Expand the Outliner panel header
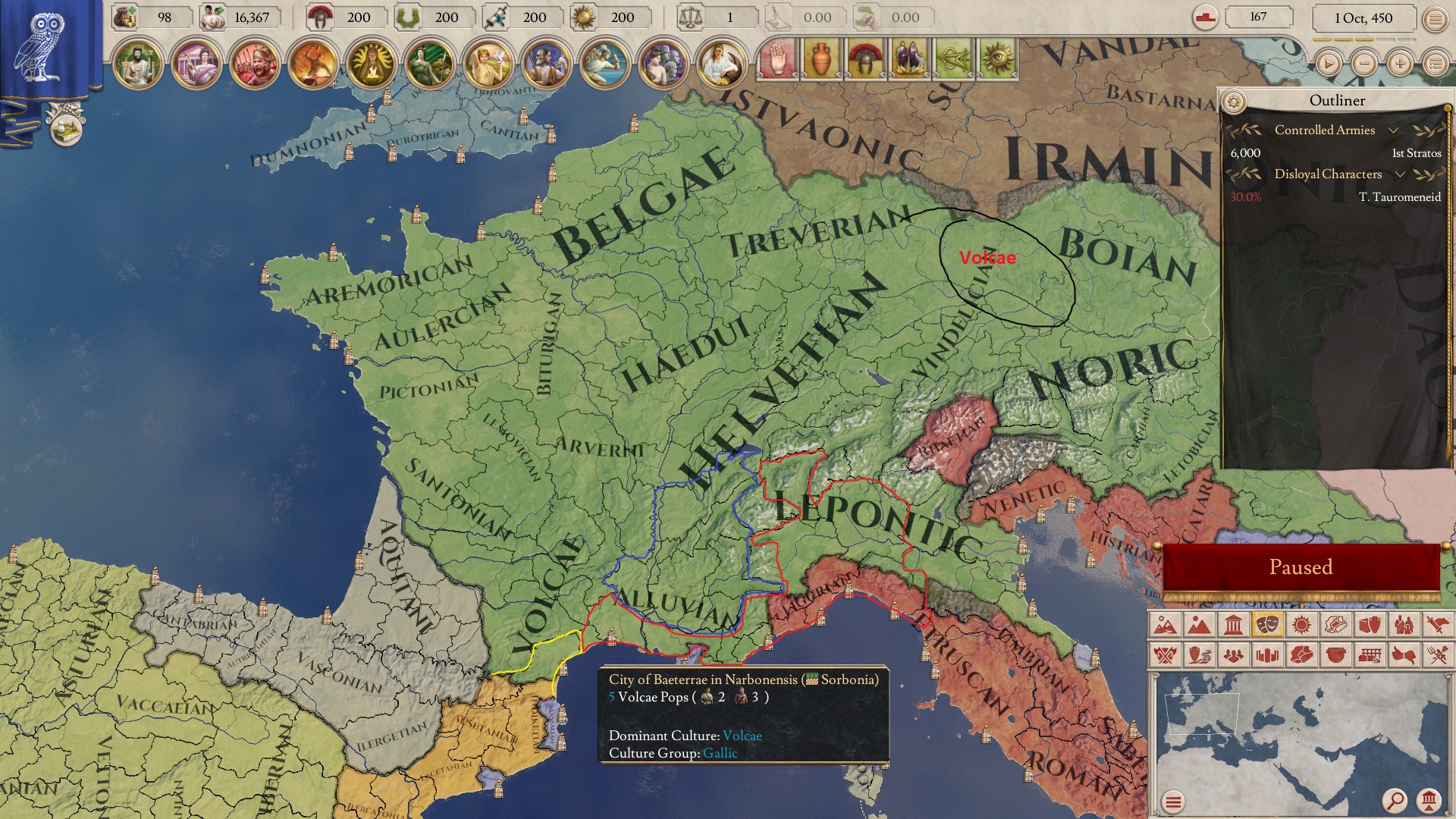 click(x=1338, y=100)
